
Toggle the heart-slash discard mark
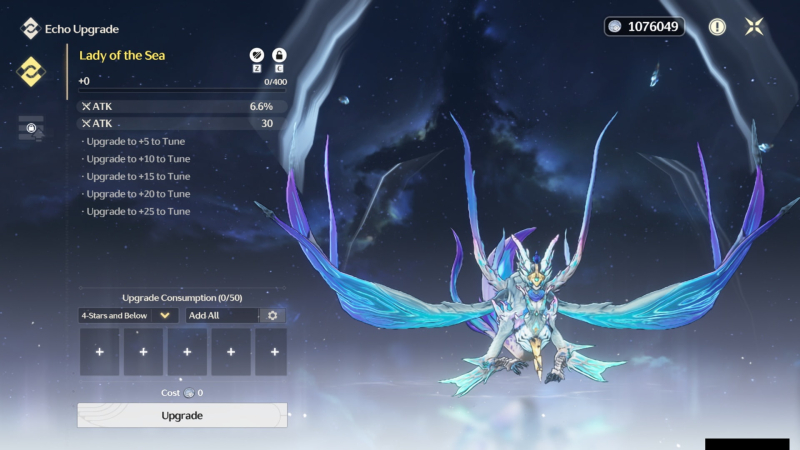coord(256,55)
